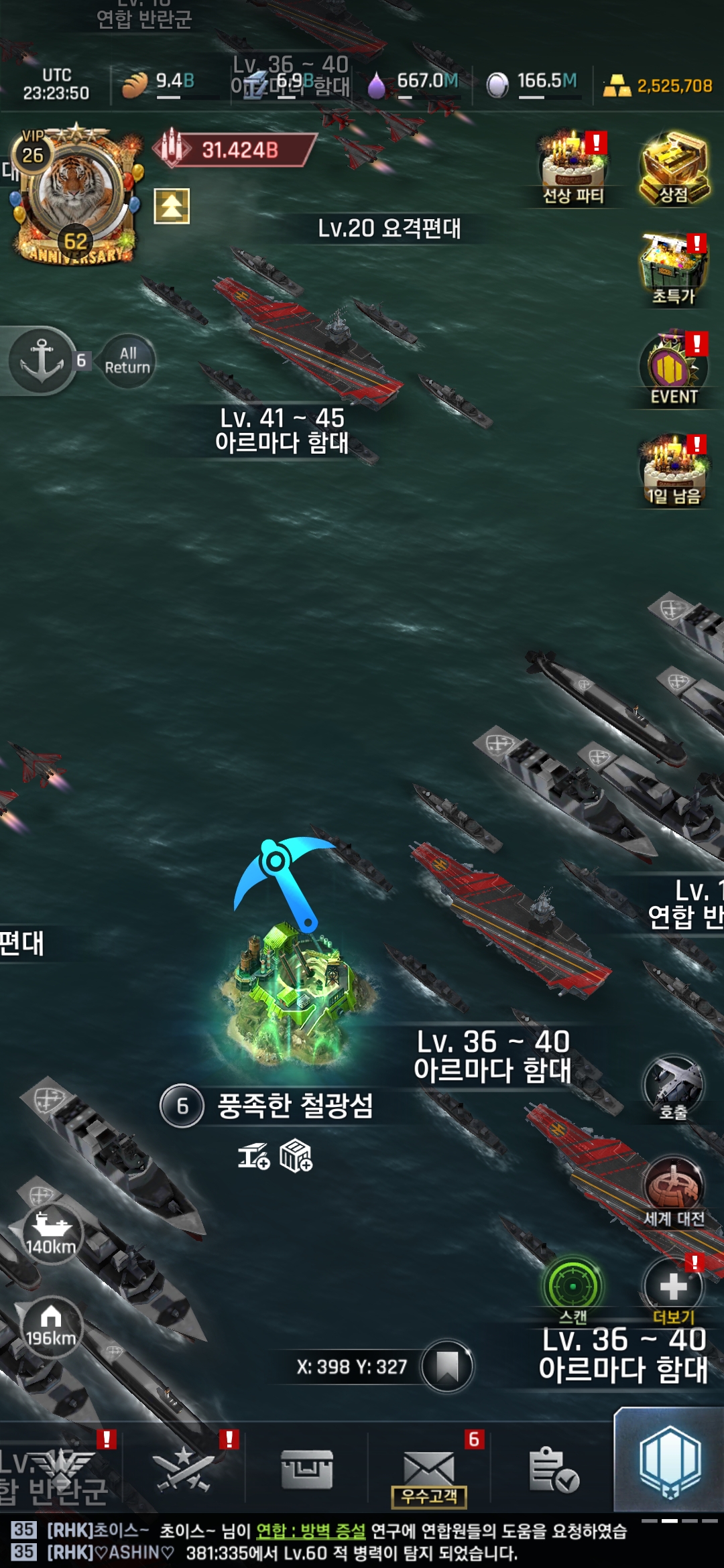
Task: Activate the 호출 summon button
Action: point(673,1087)
